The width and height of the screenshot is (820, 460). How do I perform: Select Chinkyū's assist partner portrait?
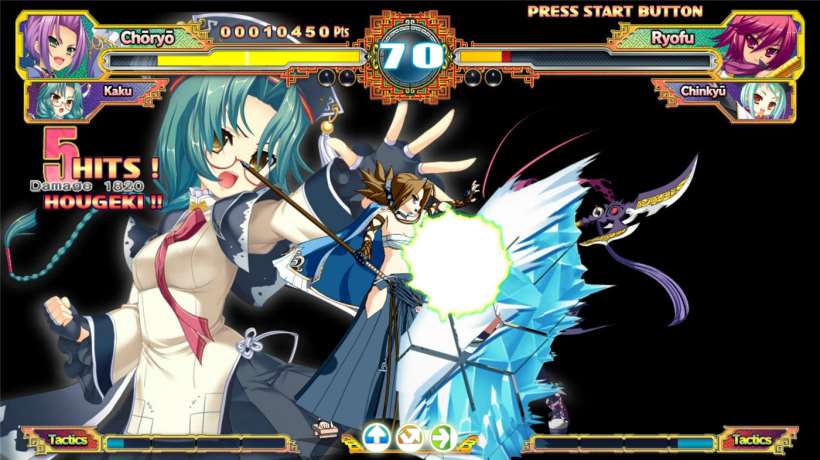769,100
